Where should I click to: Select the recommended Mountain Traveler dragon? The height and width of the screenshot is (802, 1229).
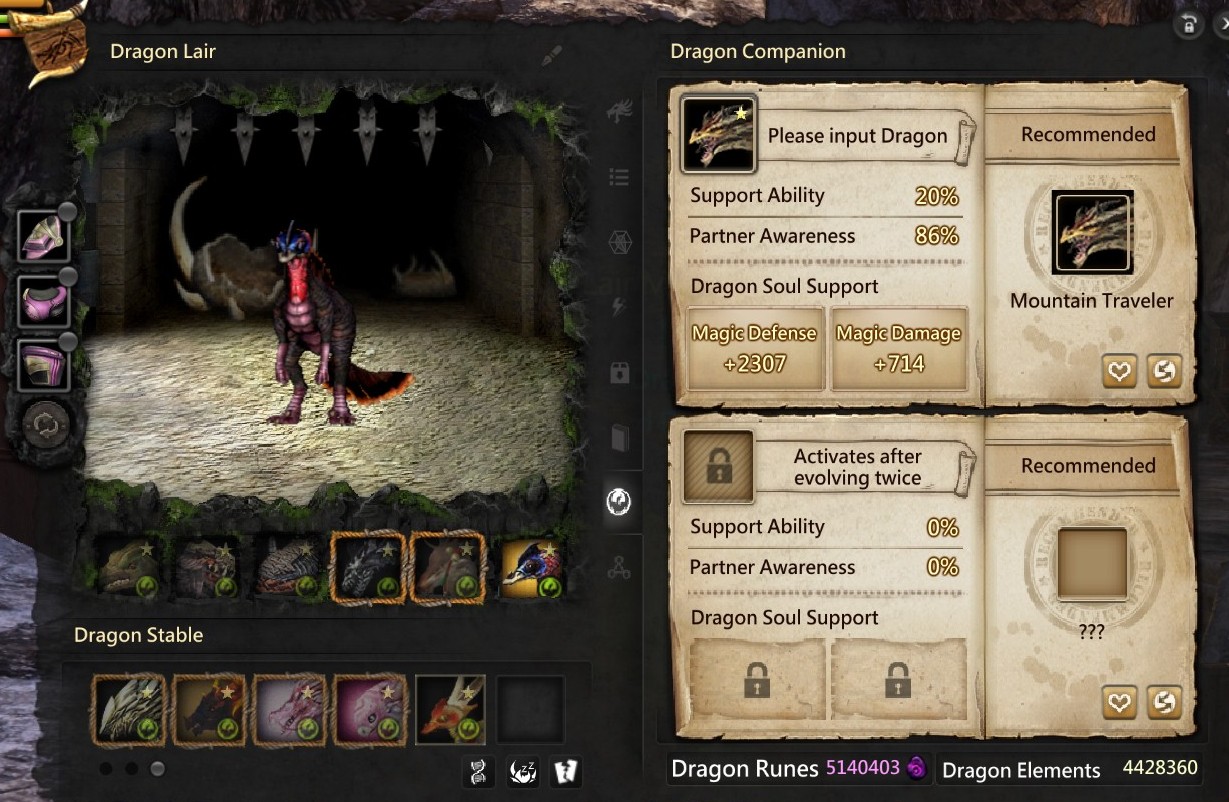click(x=1092, y=233)
